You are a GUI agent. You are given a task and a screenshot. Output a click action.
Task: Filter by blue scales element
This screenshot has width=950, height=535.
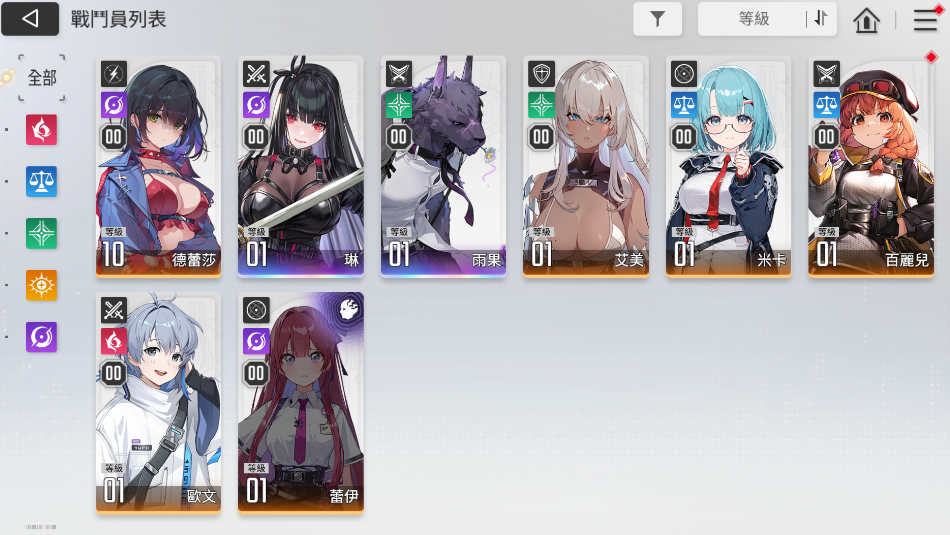[x=42, y=182]
